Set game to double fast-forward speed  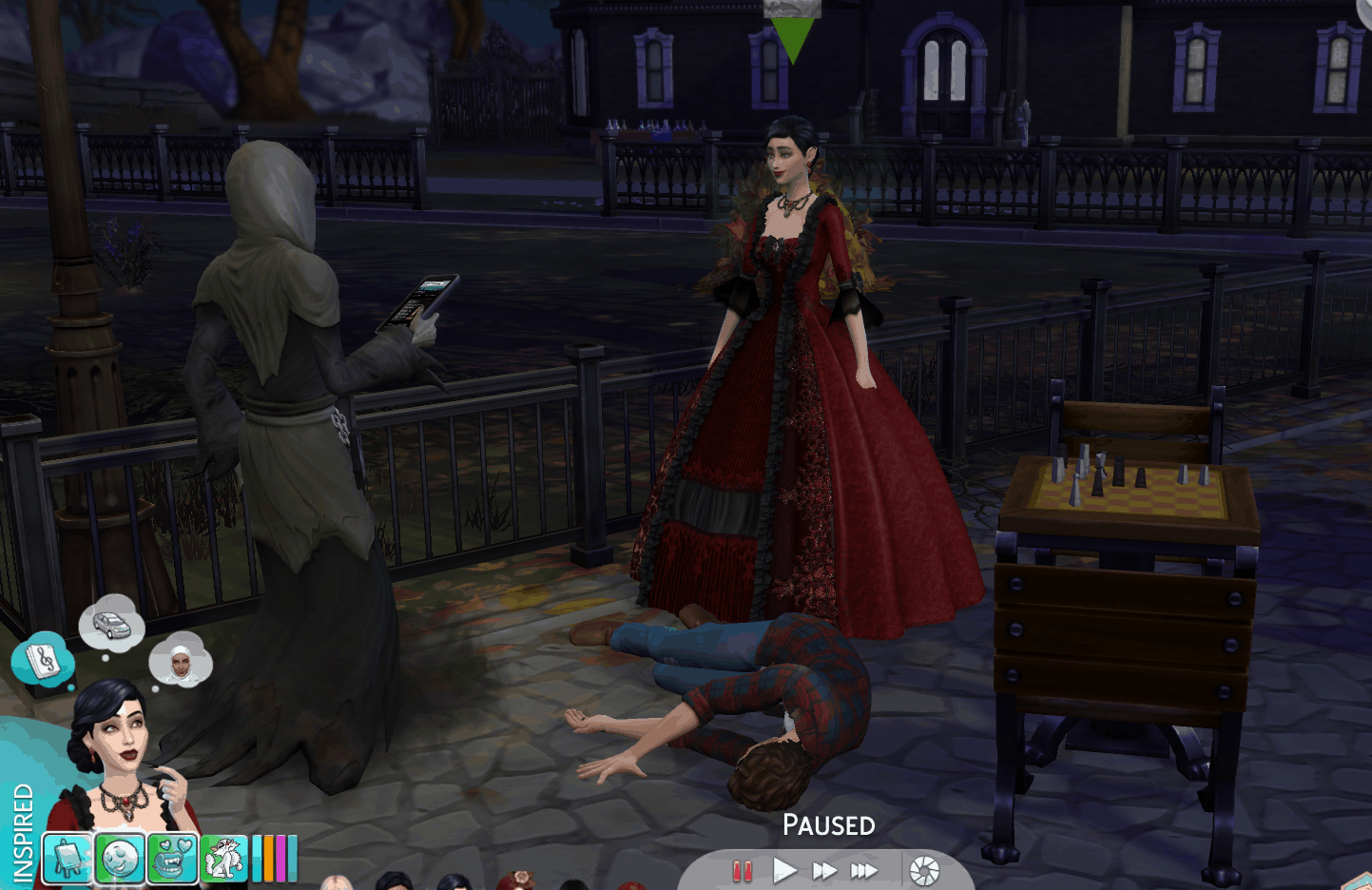pyautogui.click(x=823, y=870)
